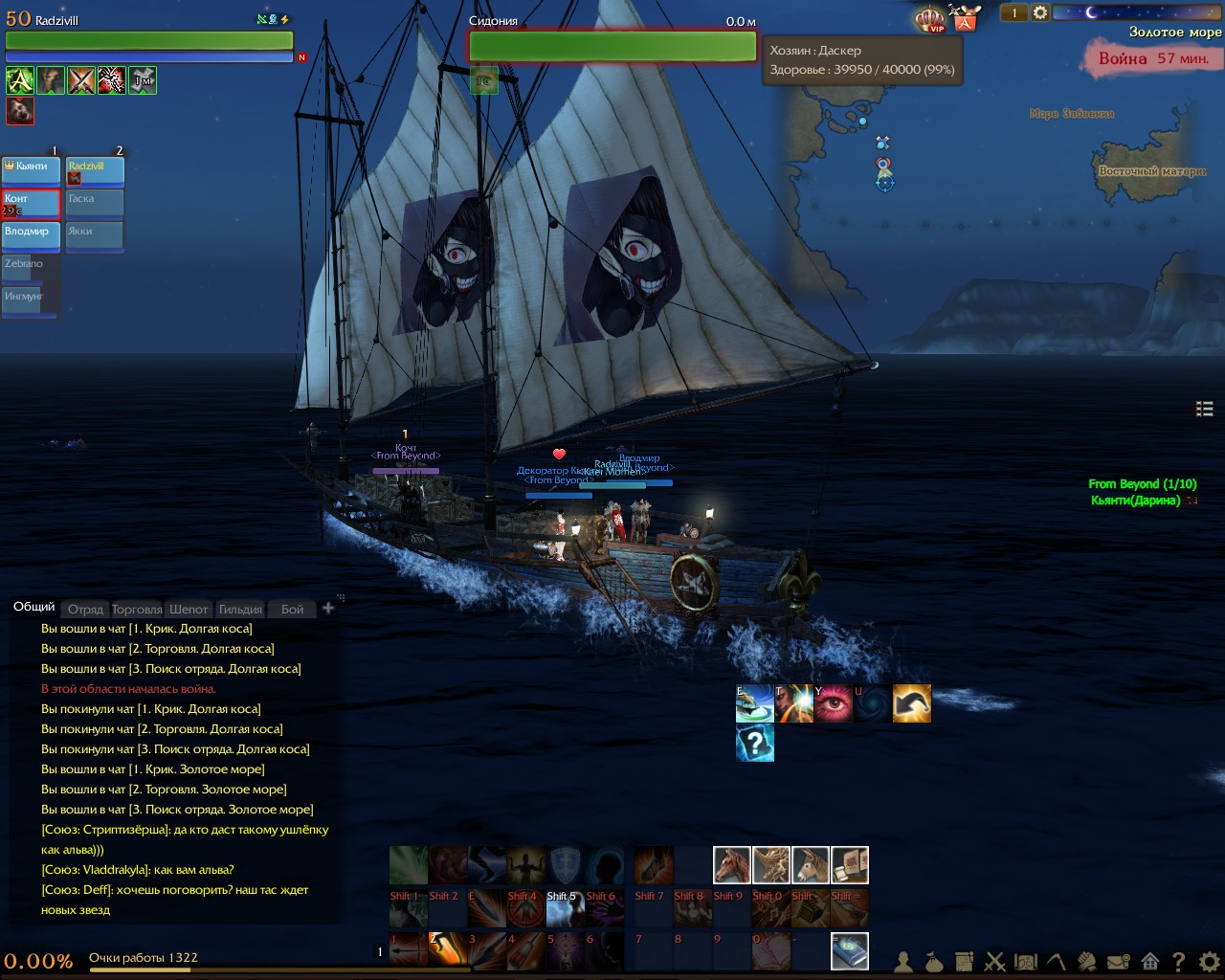
Task: Add a new chat tab with plus
Action: [x=328, y=608]
